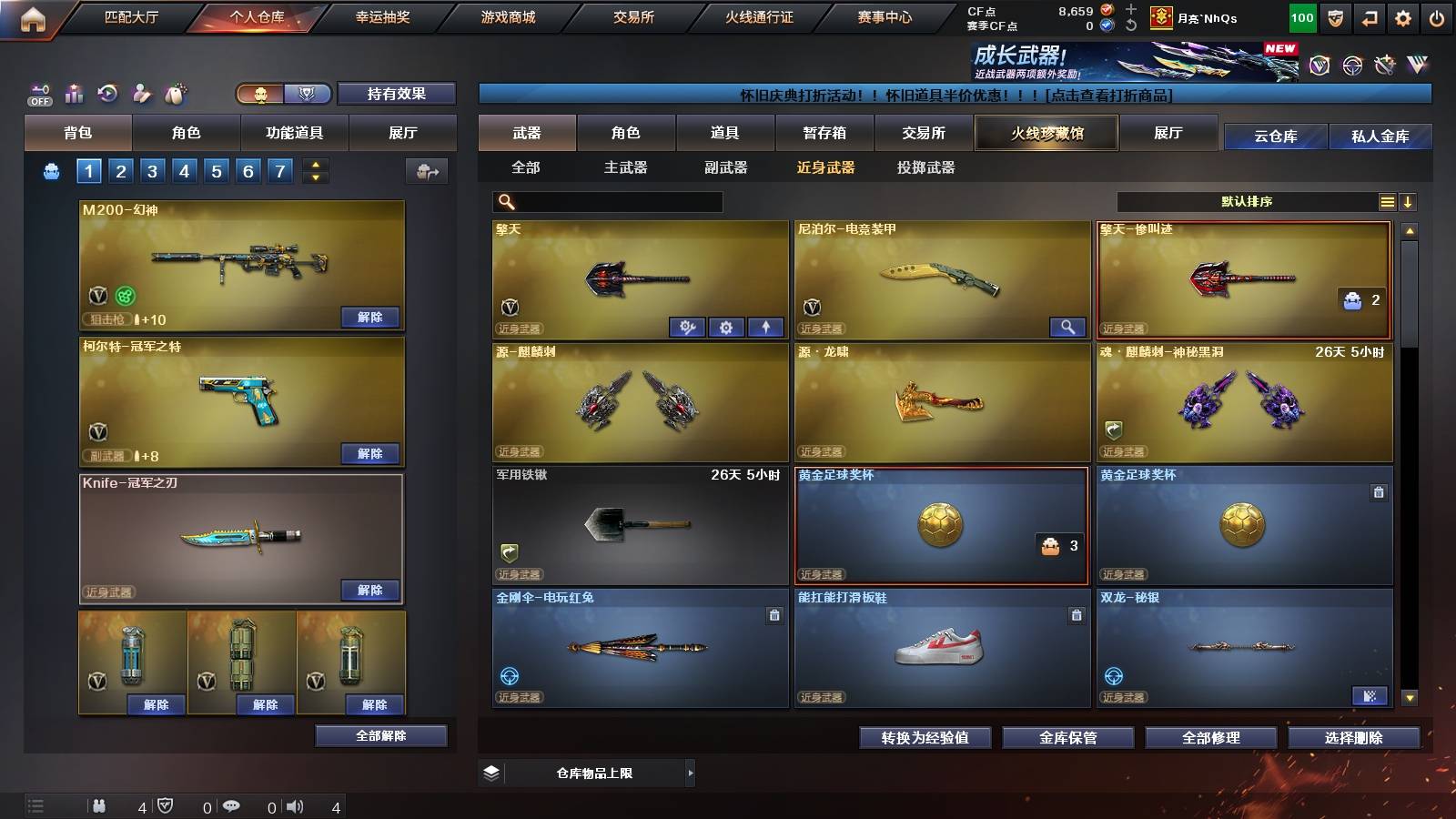Image resolution: width=1456 pixels, height=819 pixels.
Task: Open the settings gear at top right
Action: coord(1404,16)
